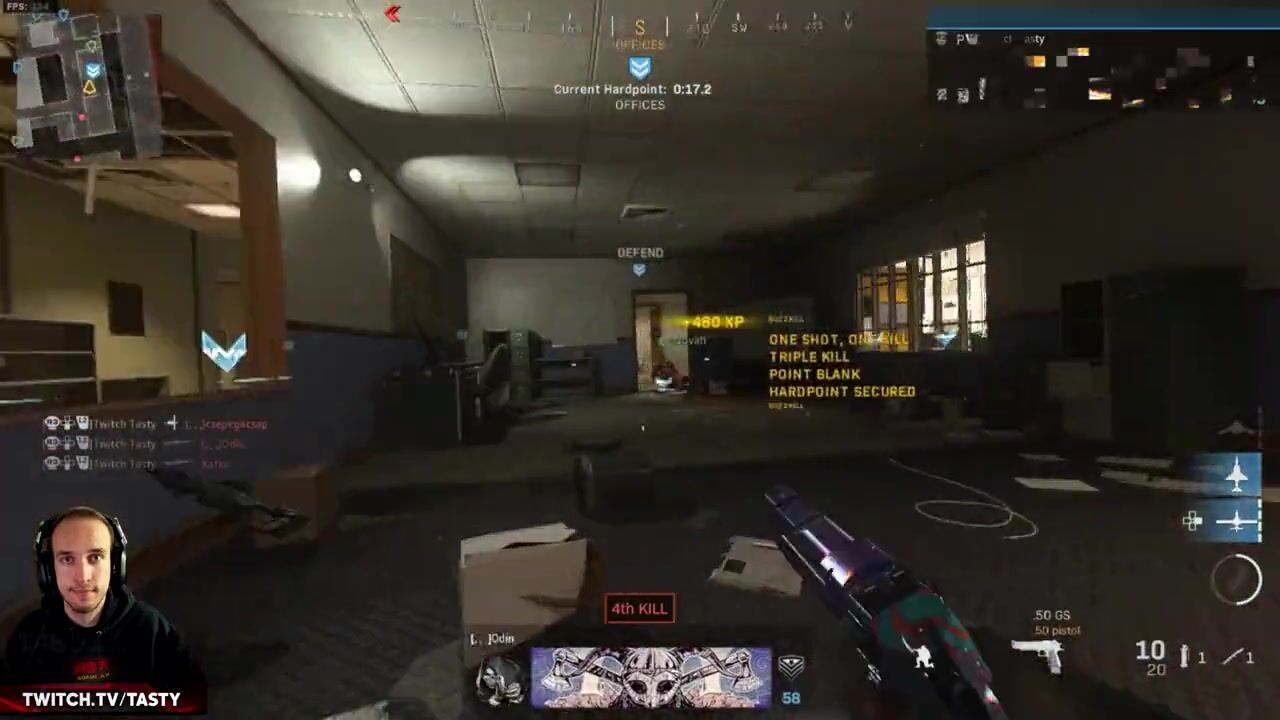Viewport: 1280px width, 720px height.
Task: Activate the lower aircraft killstreak icon
Action: (1237, 520)
